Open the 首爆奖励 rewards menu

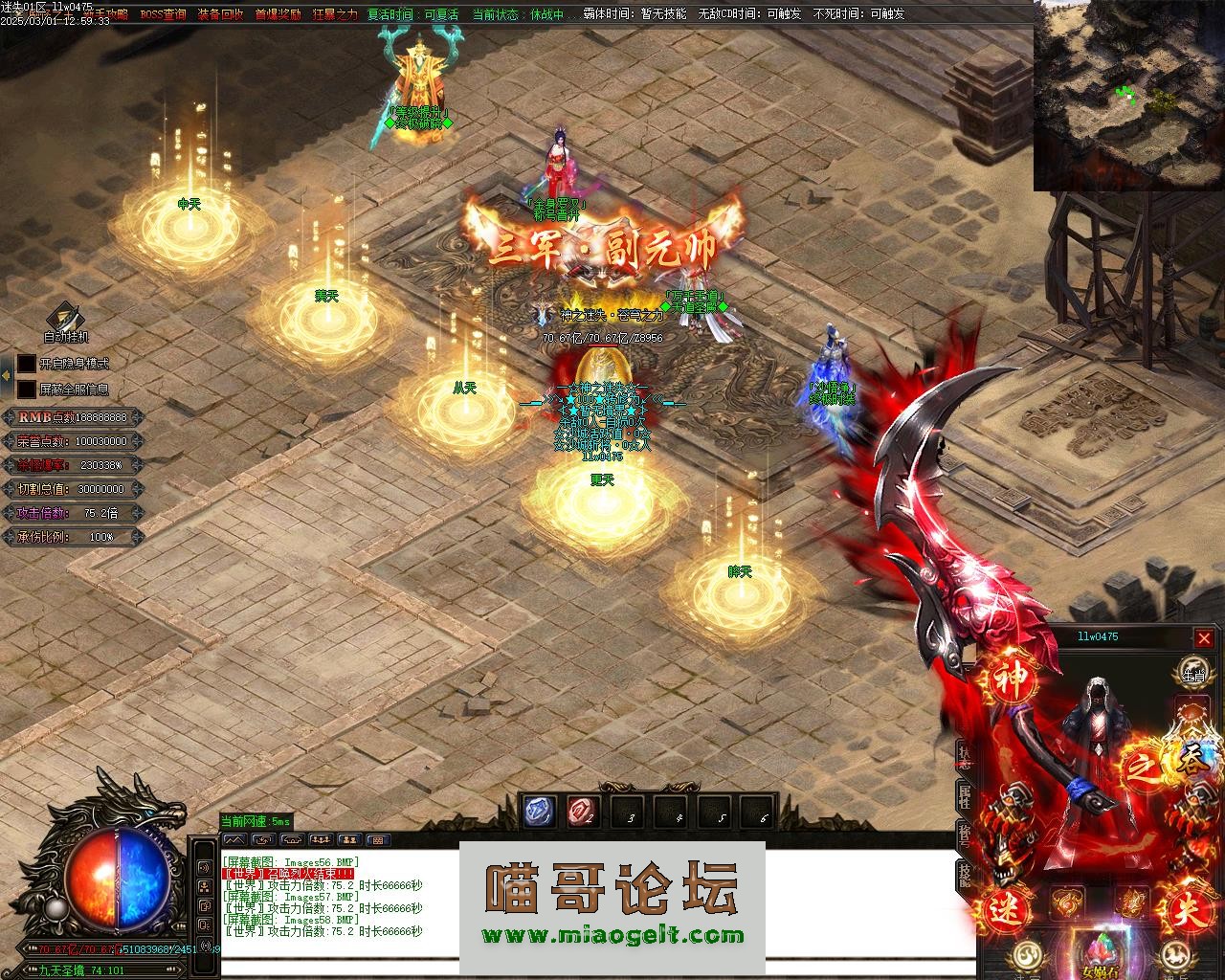pos(278,14)
